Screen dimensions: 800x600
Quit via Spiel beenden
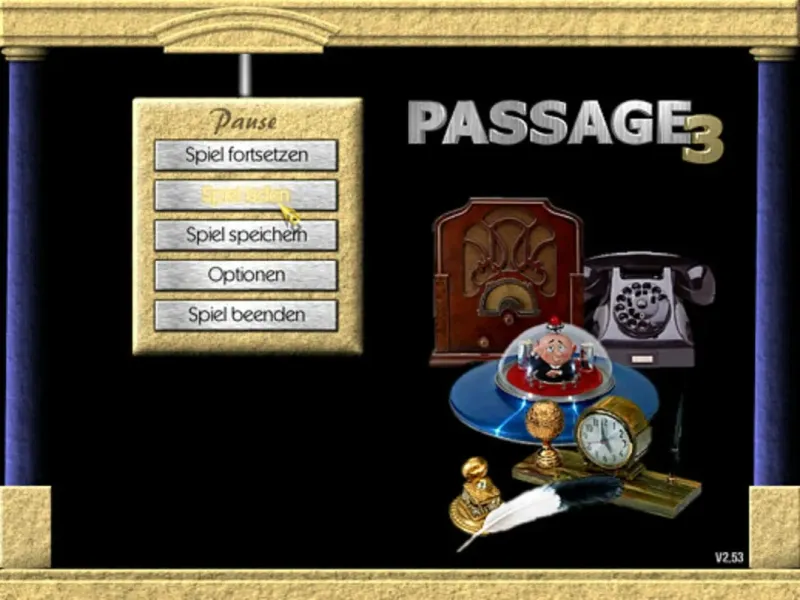tap(246, 315)
